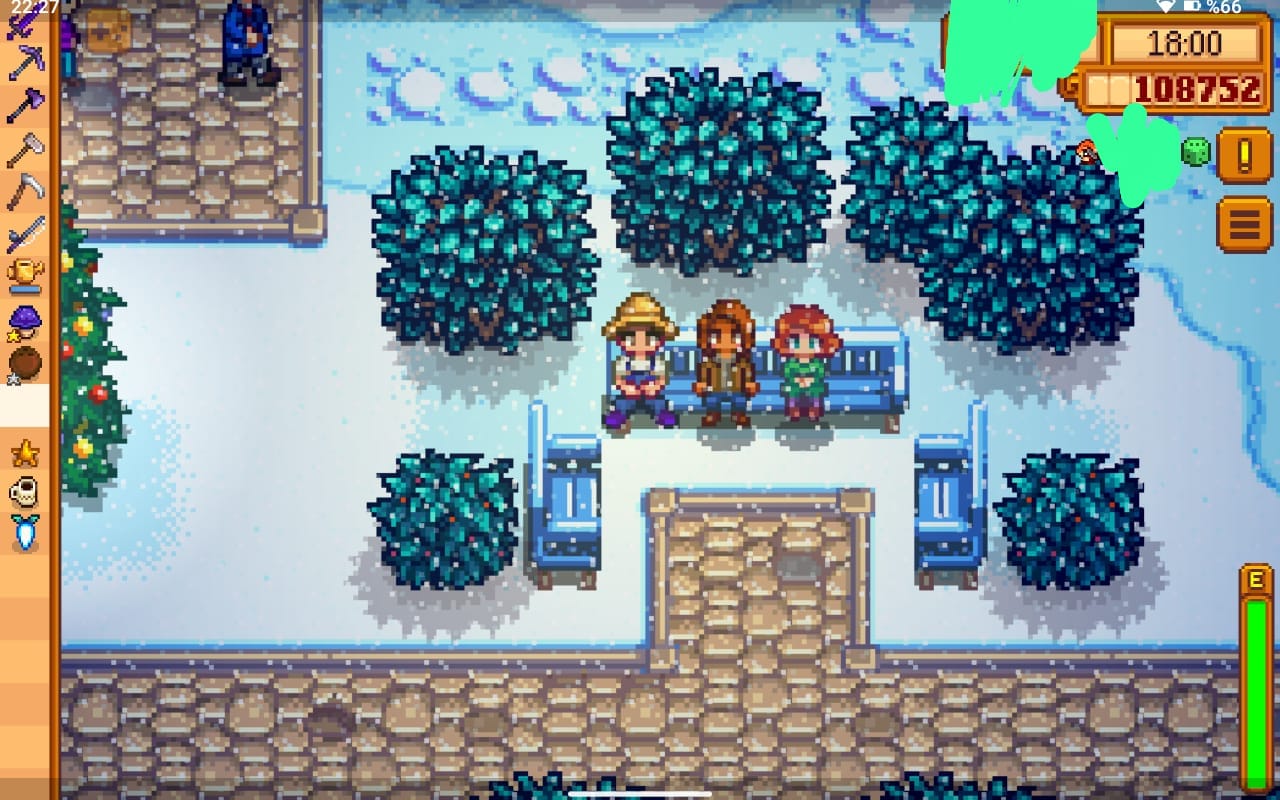Equip the purple pickaxe

[x=24, y=62]
